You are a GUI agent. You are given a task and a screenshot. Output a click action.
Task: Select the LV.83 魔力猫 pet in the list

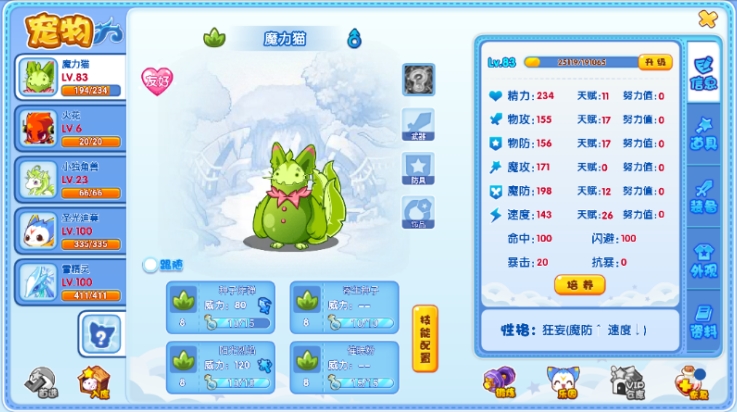tap(68, 77)
